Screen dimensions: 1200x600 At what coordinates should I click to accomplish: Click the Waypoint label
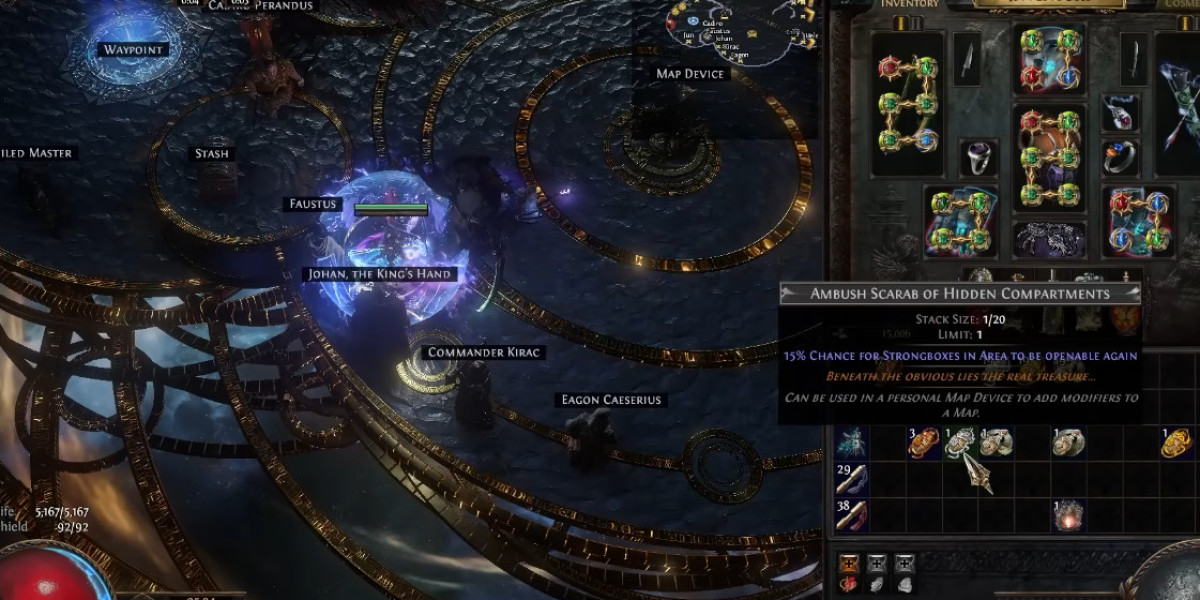133,50
